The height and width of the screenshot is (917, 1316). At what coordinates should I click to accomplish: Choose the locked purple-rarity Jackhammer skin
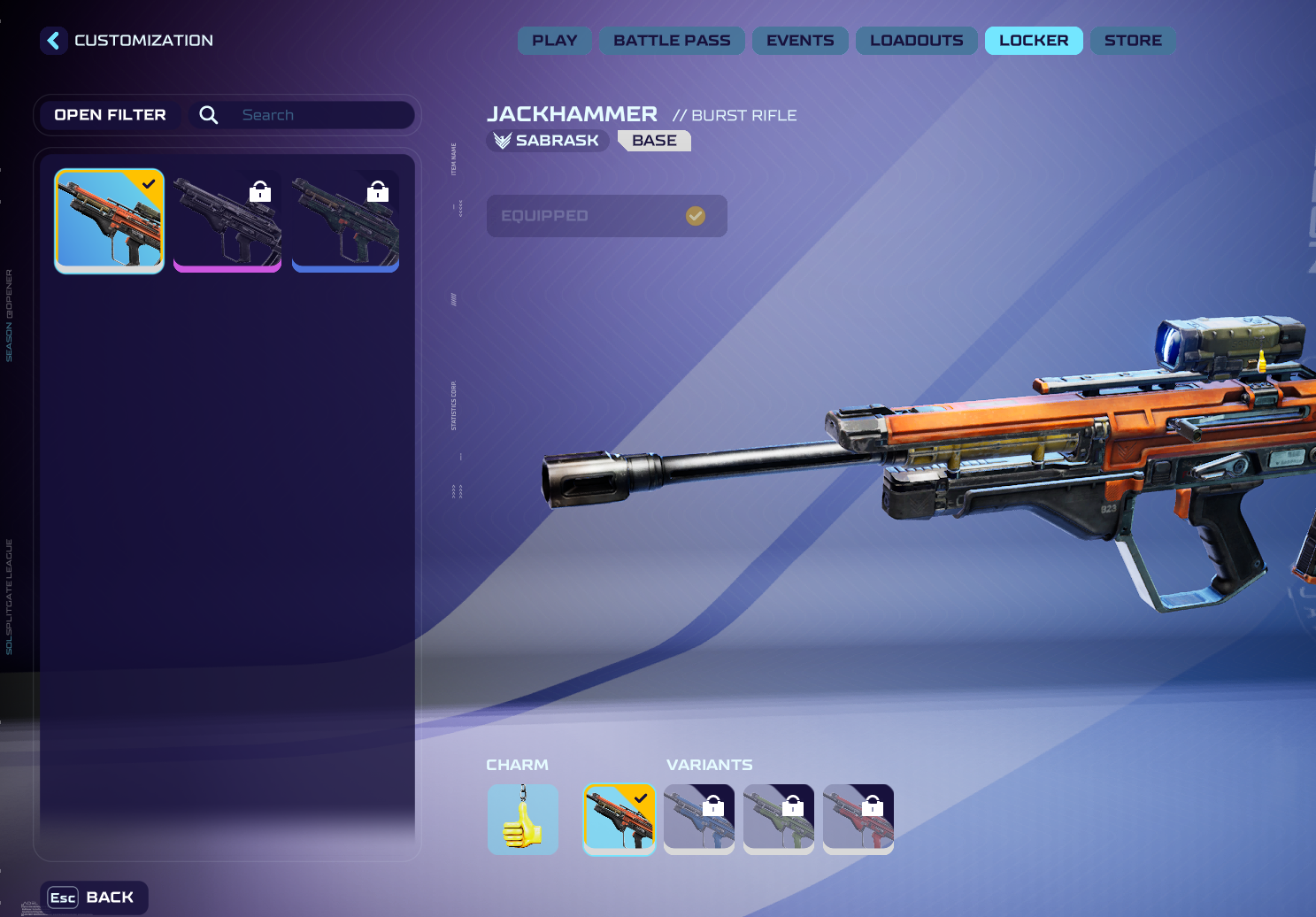pos(227,221)
